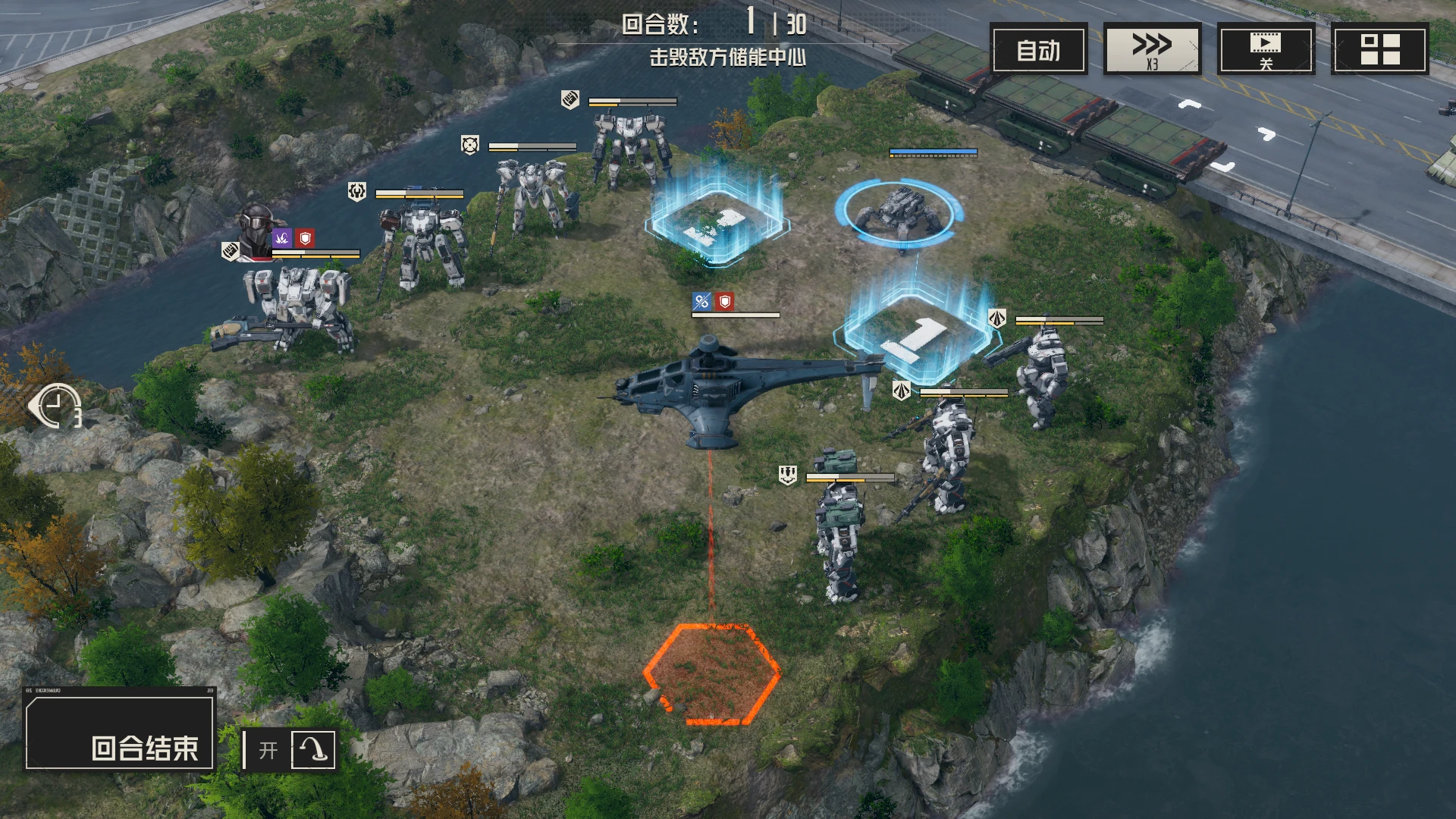1456x819 pixels.
Task: Toggle battle animation playback (关)
Action: tap(1266, 49)
